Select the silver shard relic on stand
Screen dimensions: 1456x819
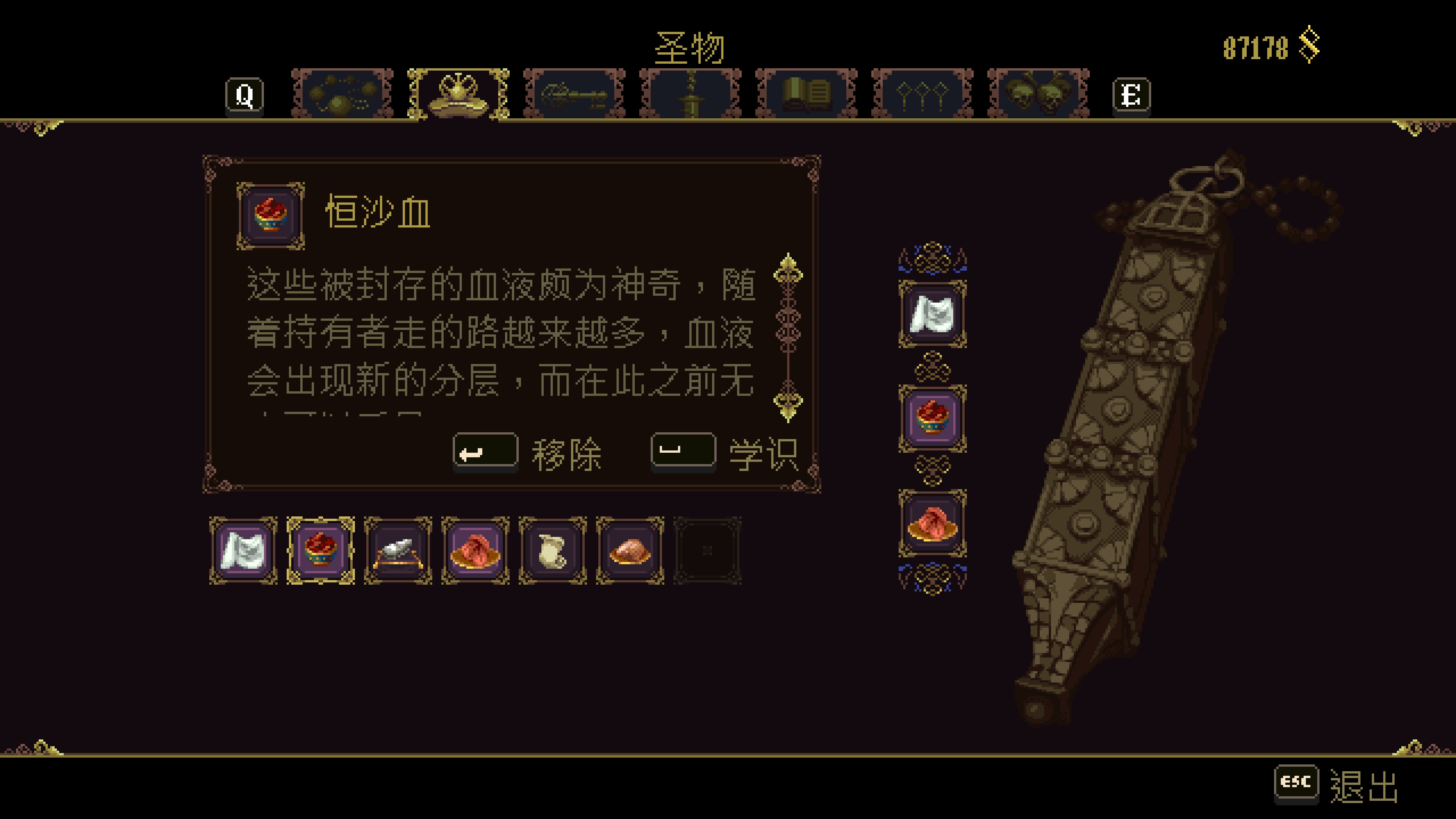tap(399, 551)
